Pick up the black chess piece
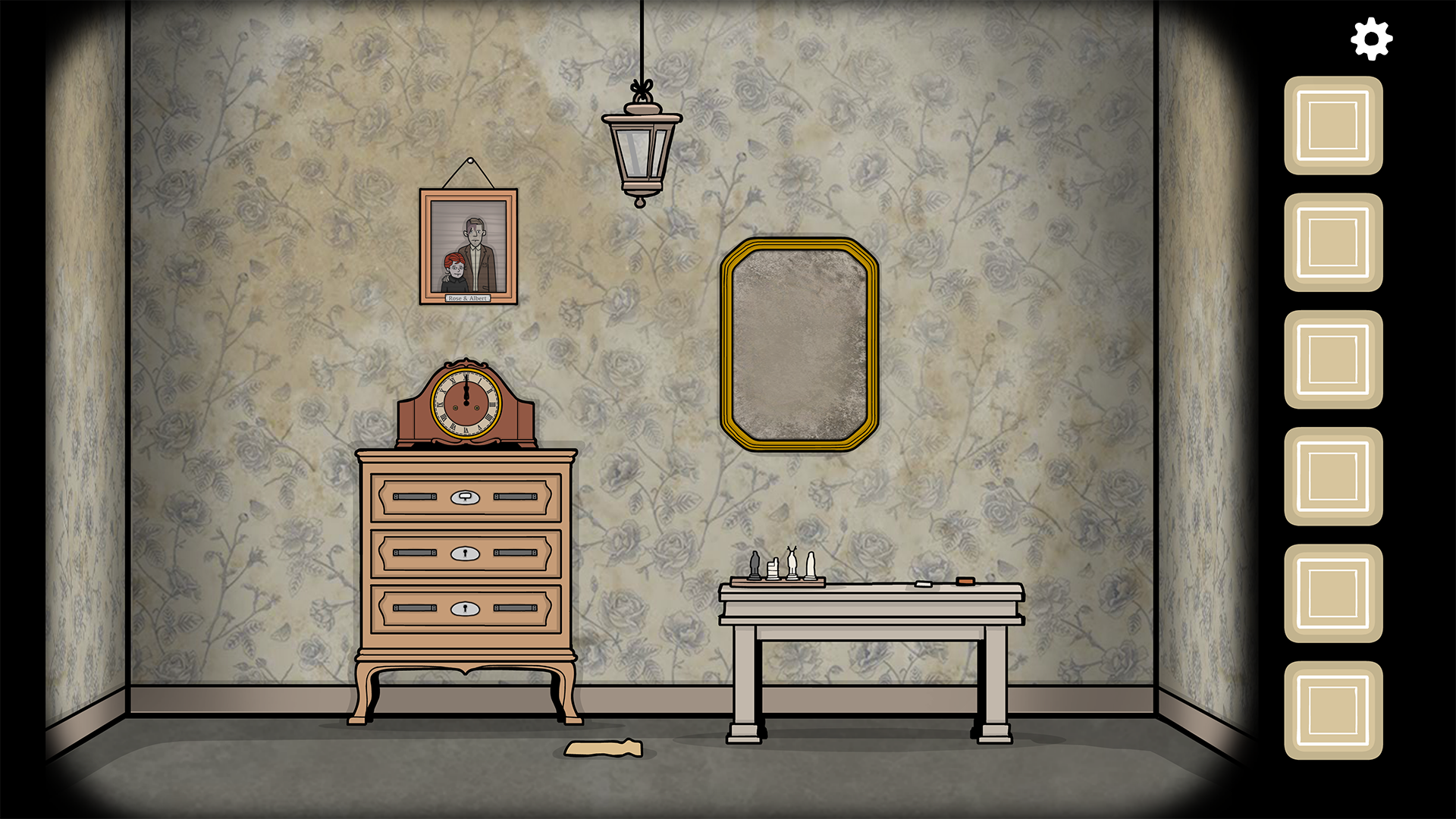Screen dimensions: 1456x819 pos(755,565)
